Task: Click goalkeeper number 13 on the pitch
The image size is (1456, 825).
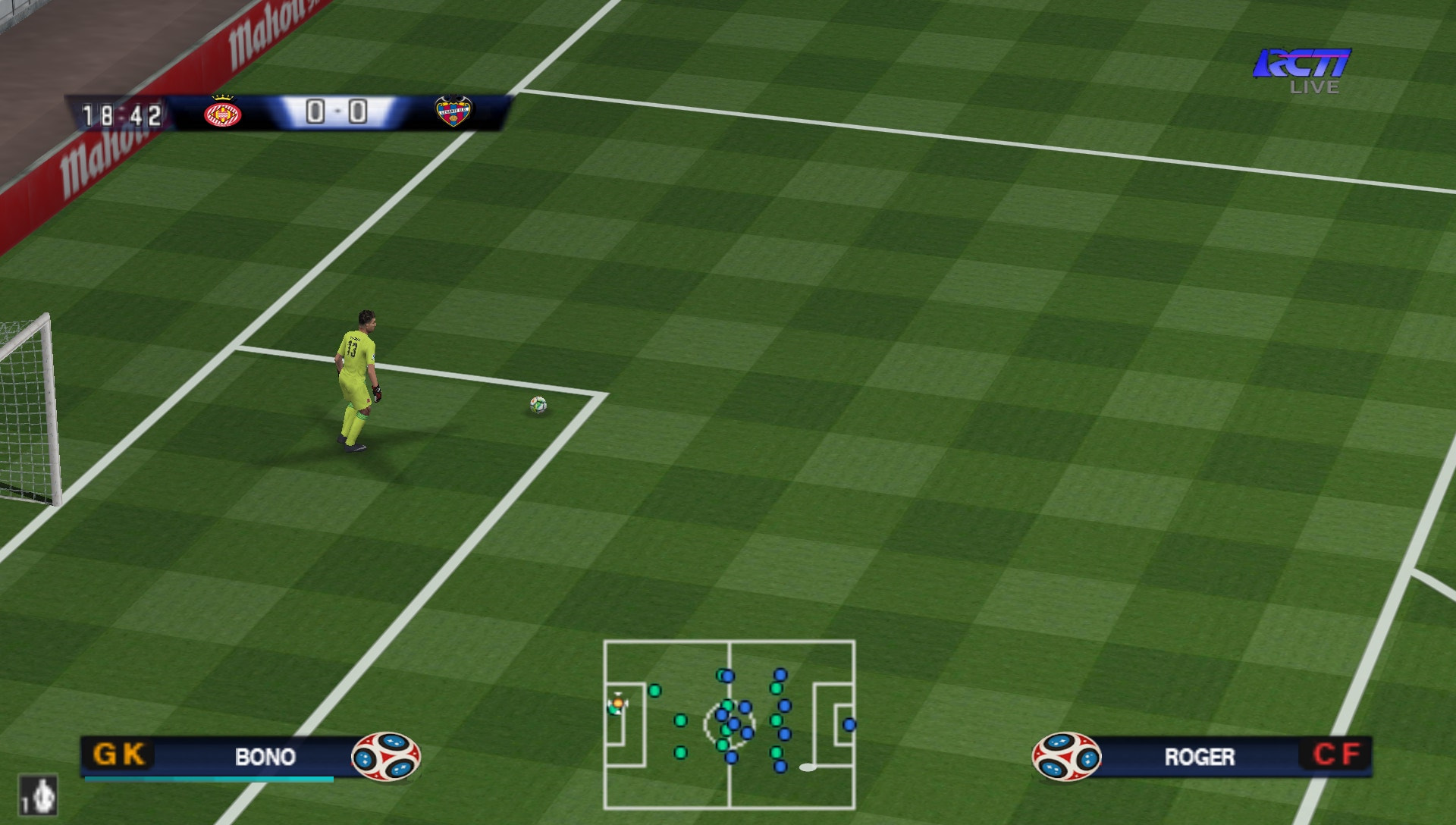Action: [356, 379]
